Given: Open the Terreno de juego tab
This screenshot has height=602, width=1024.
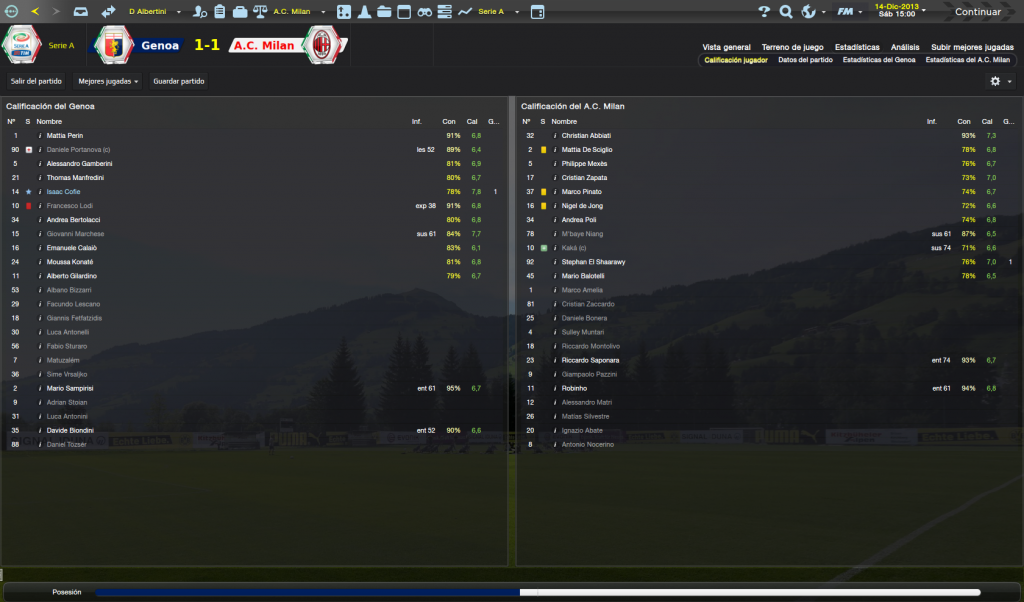Looking at the screenshot, I should click(x=792, y=47).
